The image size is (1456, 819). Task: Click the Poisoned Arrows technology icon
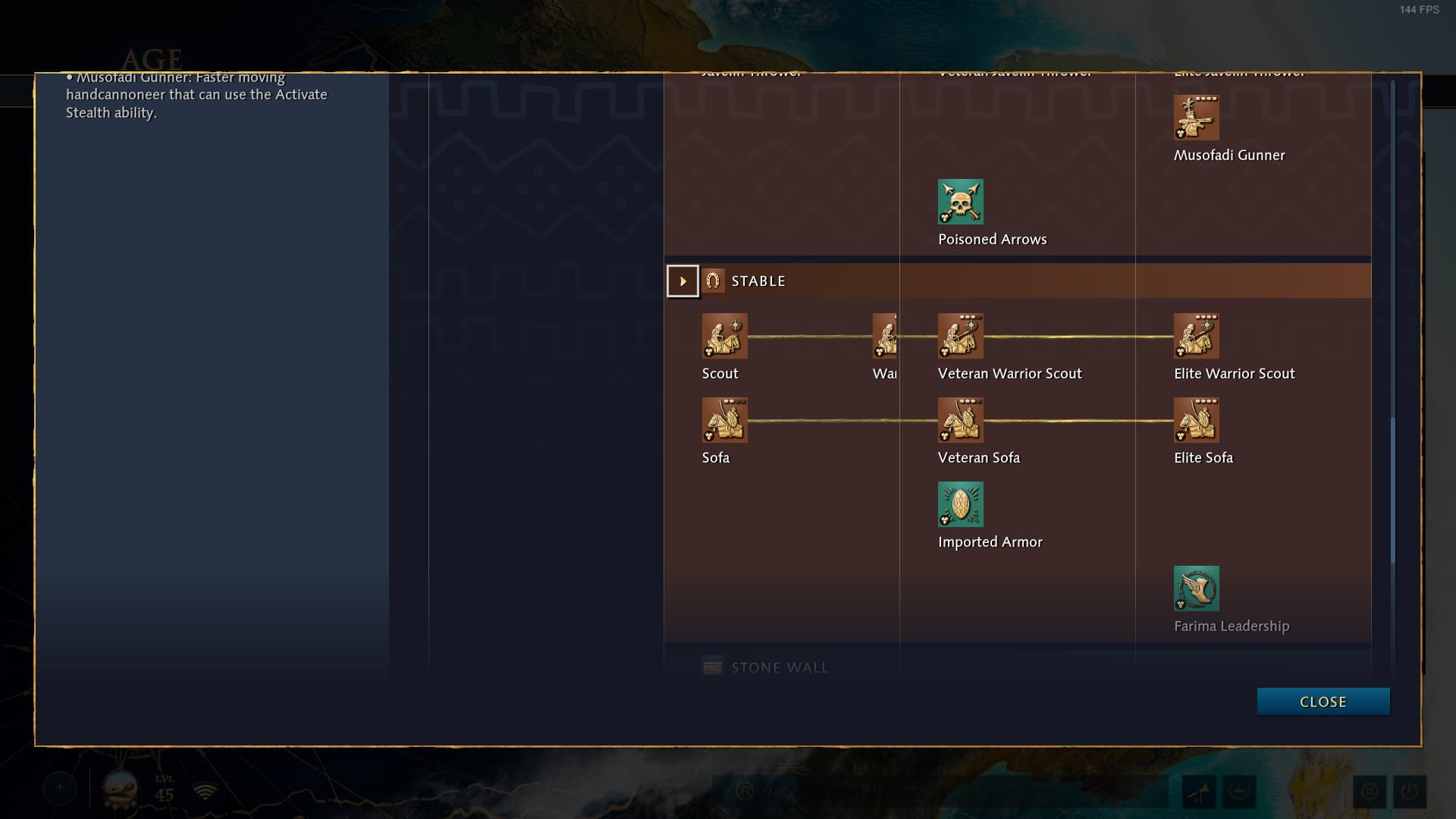click(960, 202)
